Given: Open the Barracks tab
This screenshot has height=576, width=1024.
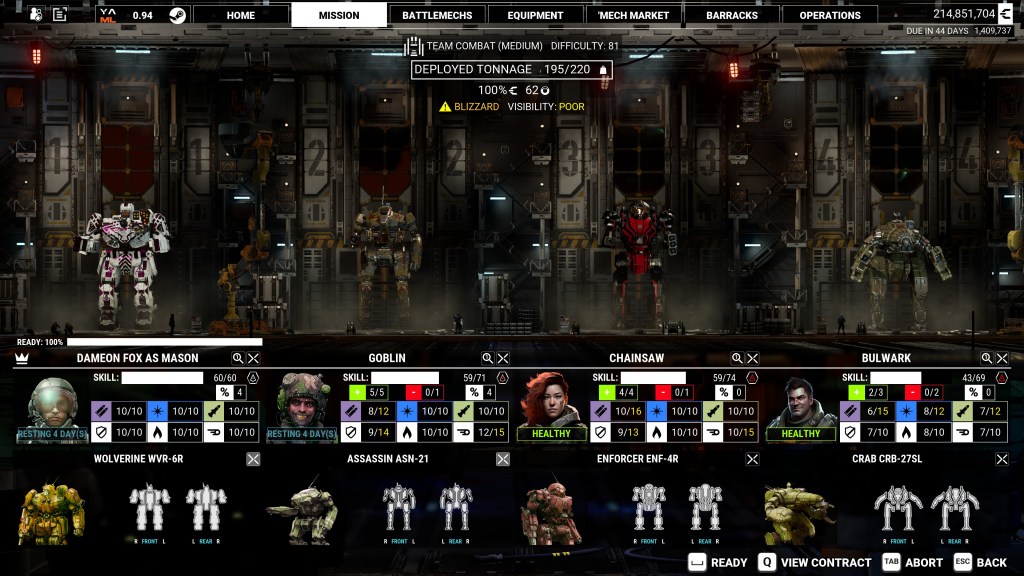Looking at the screenshot, I should coord(732,15).
